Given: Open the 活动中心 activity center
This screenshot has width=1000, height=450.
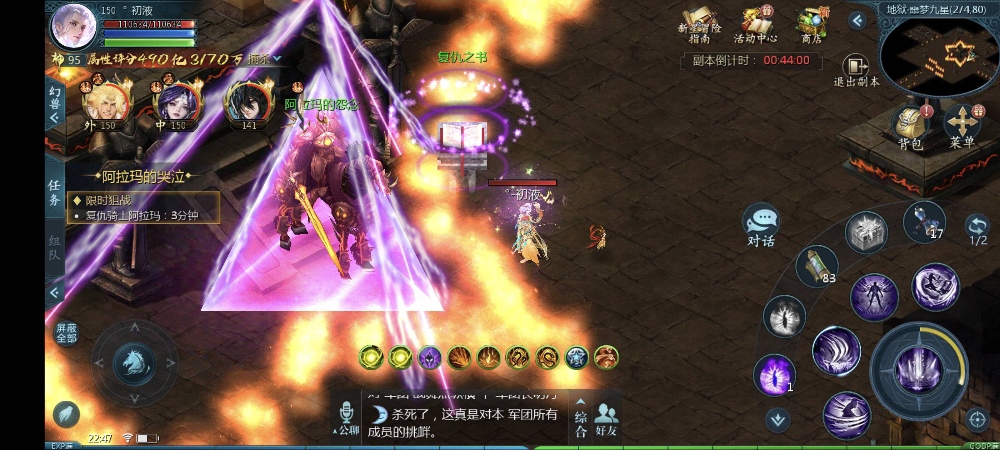Looking at the screenshot, I should (x=757, y=23).
